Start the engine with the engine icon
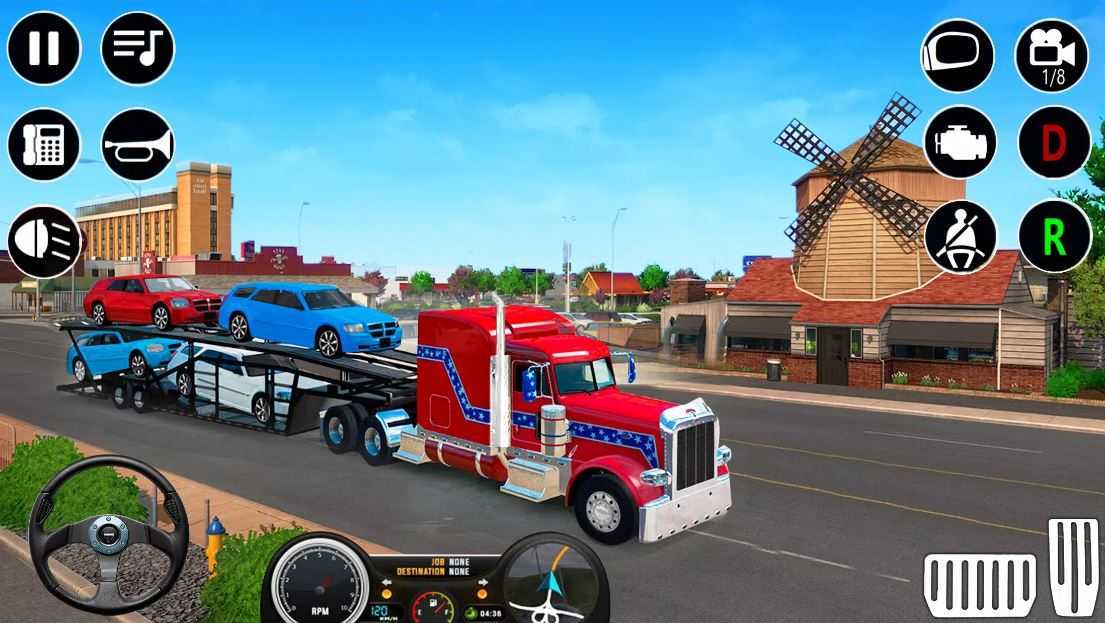 click(x=959, y=142)
